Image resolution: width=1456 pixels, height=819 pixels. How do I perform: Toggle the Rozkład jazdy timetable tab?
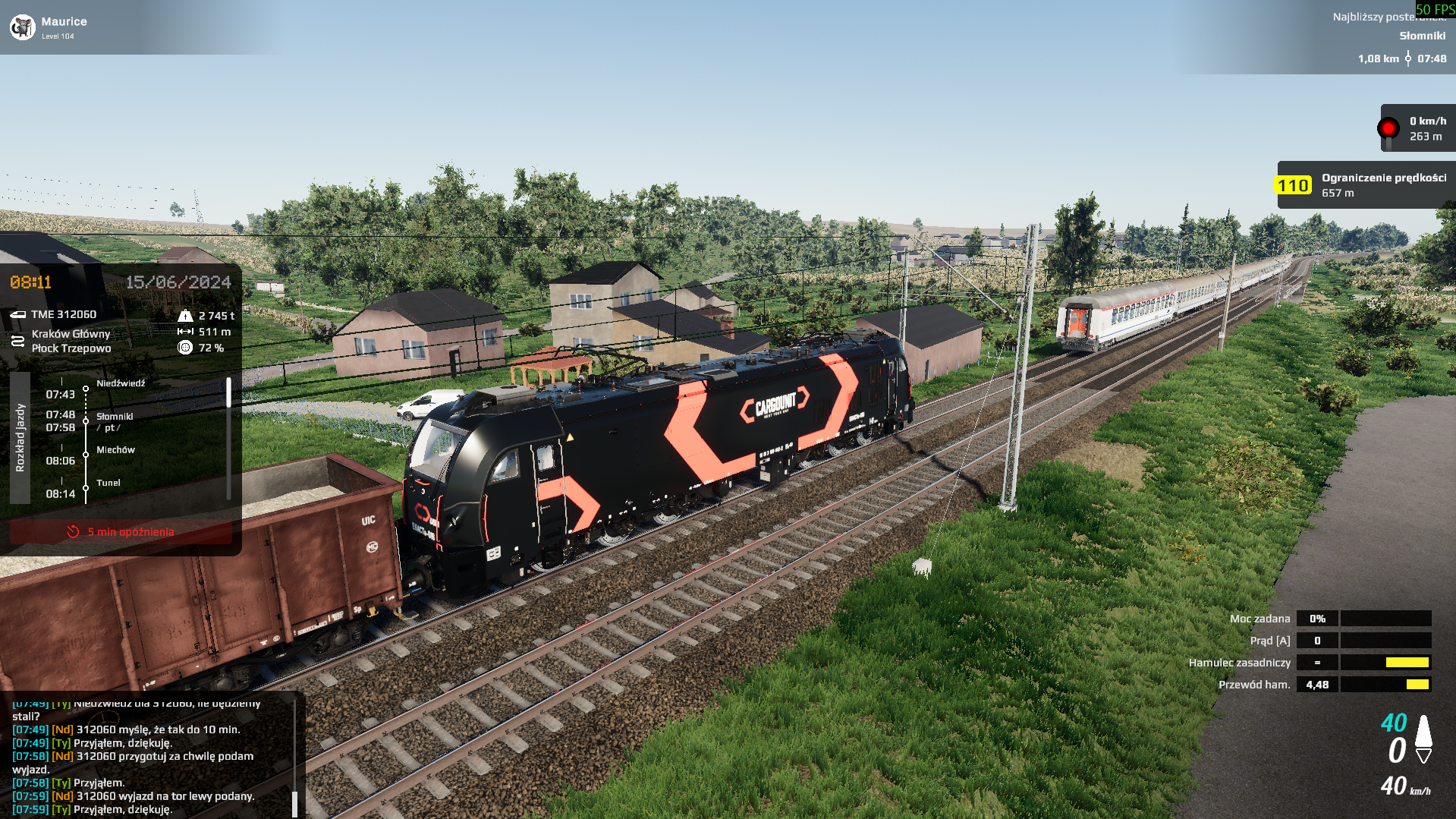(x=20, y=437)
